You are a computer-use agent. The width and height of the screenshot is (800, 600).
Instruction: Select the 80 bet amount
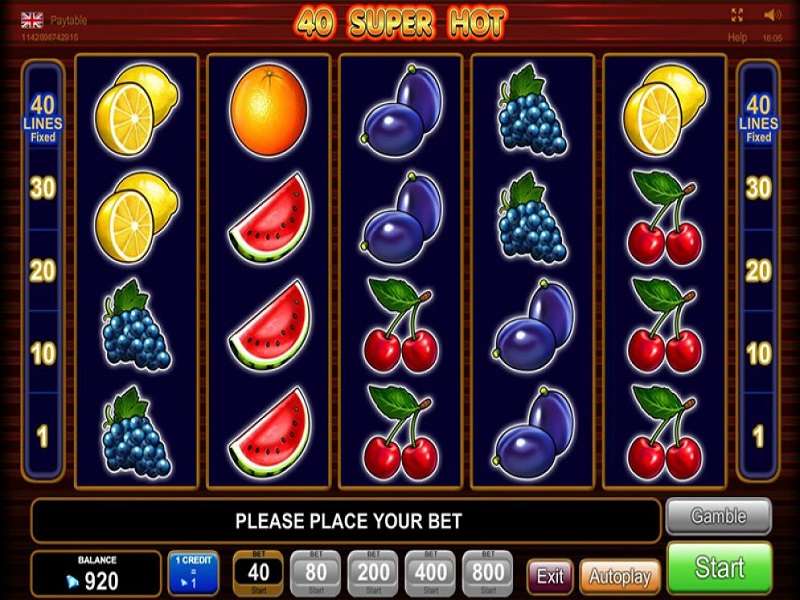316,573
